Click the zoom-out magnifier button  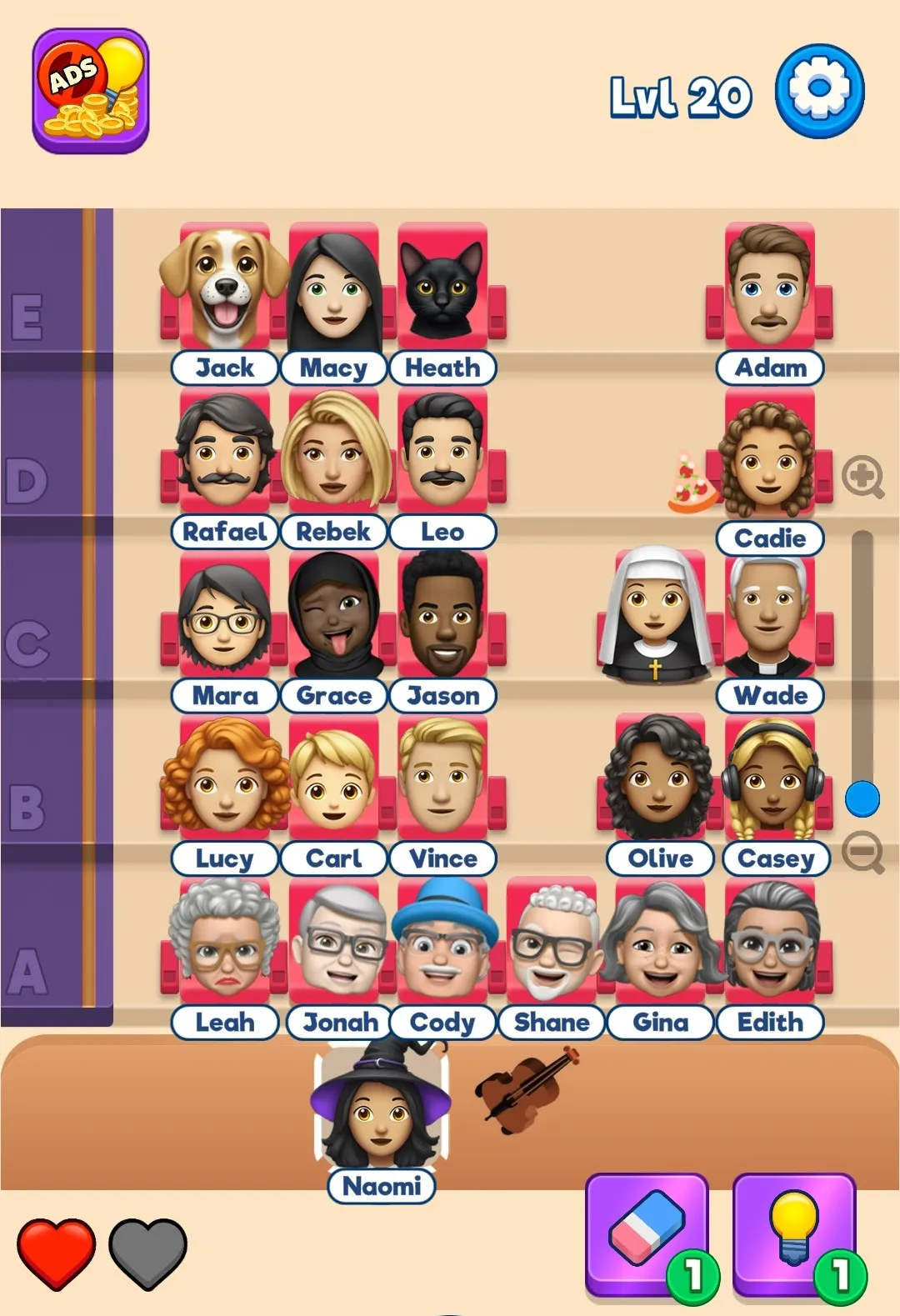pos(862,852)
